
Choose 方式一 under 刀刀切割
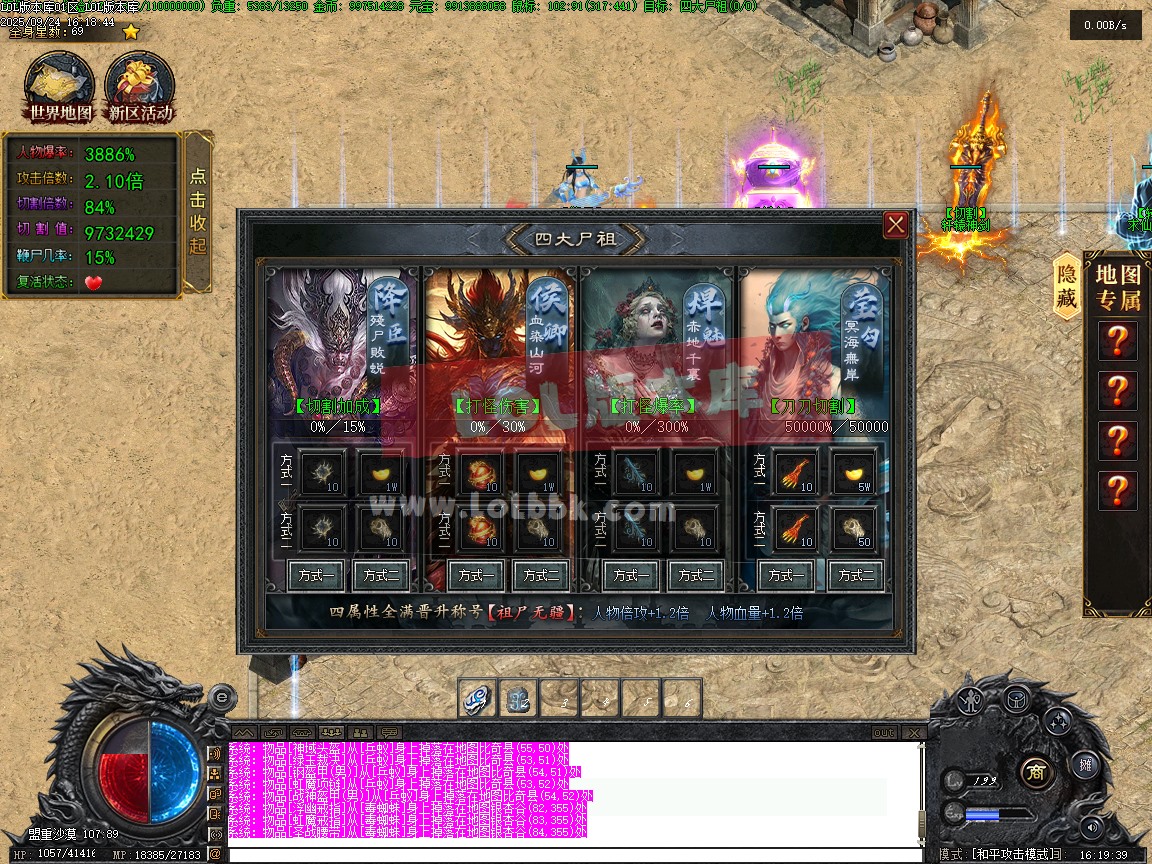pos(787,575)
